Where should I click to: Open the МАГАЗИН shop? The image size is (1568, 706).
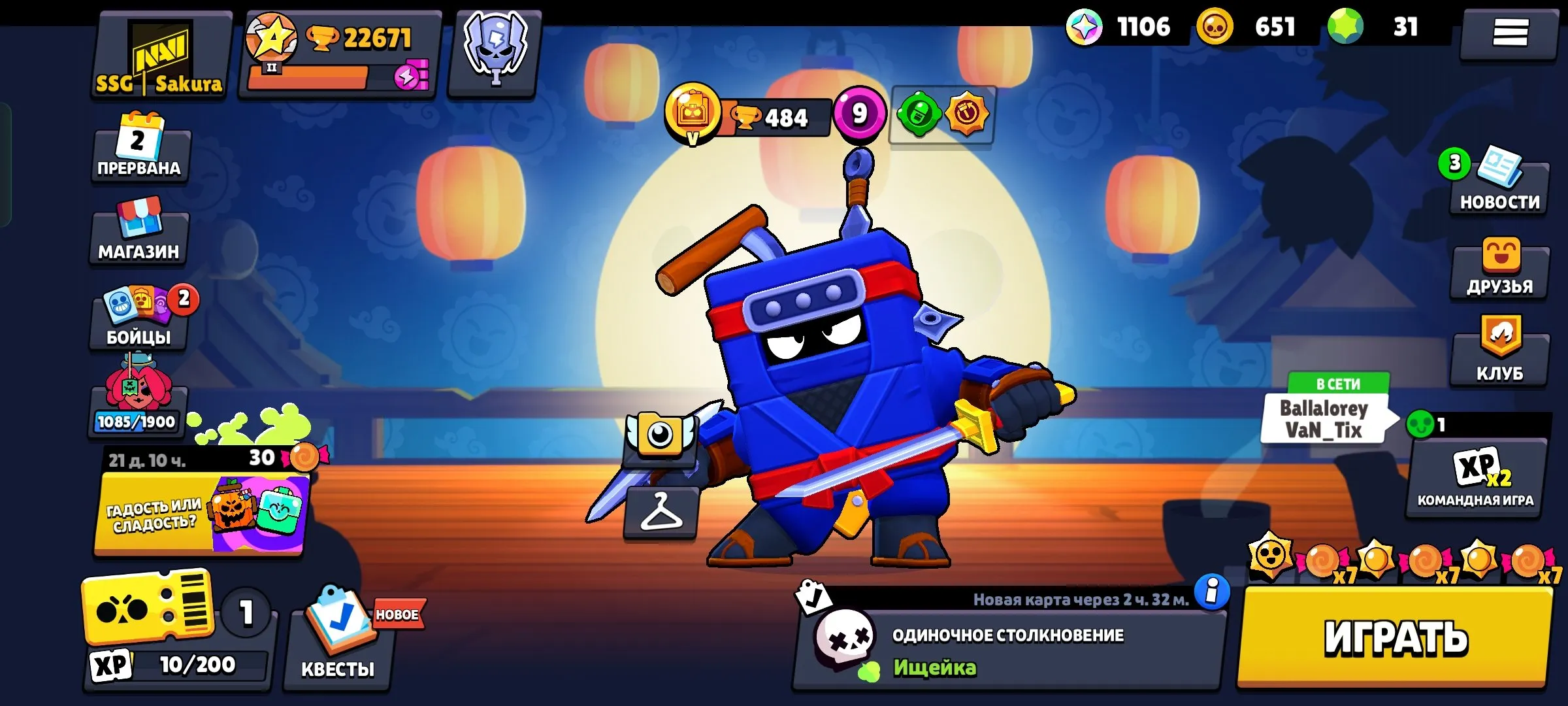(x=139, y=232)
